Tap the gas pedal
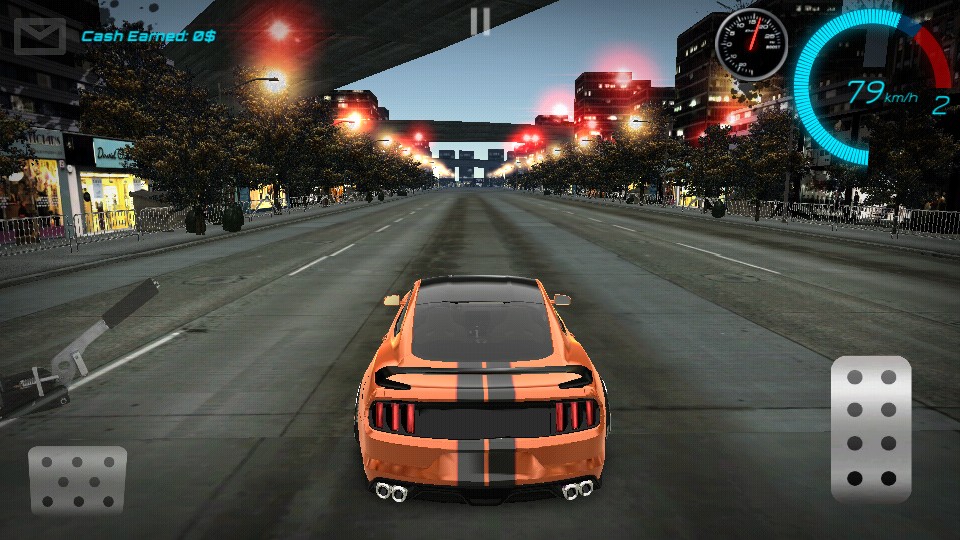Image resolution: width=960 pixels, height=540 pixels. click(x=870, y=428)
